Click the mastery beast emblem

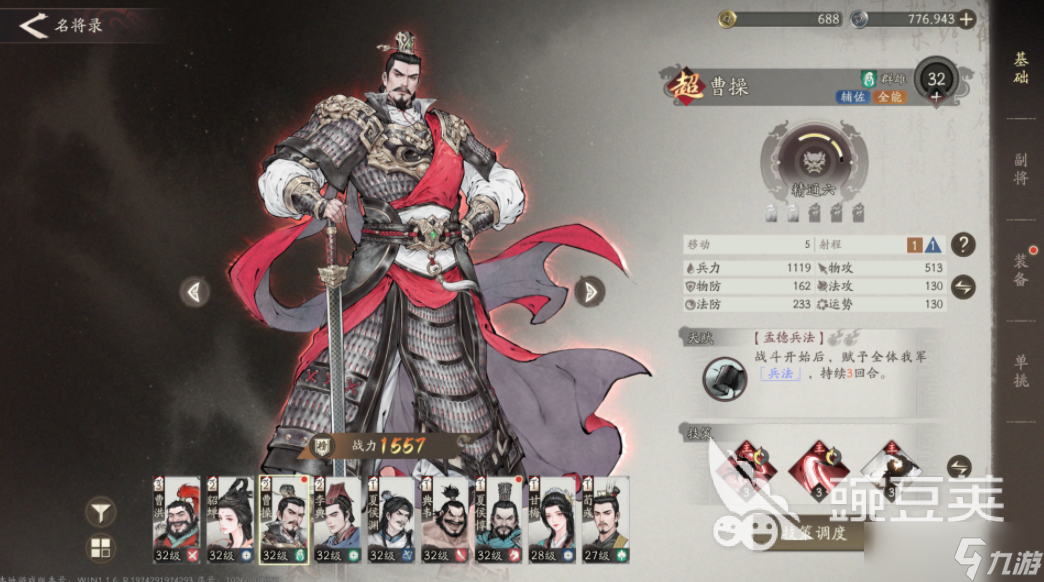(808, 158)
